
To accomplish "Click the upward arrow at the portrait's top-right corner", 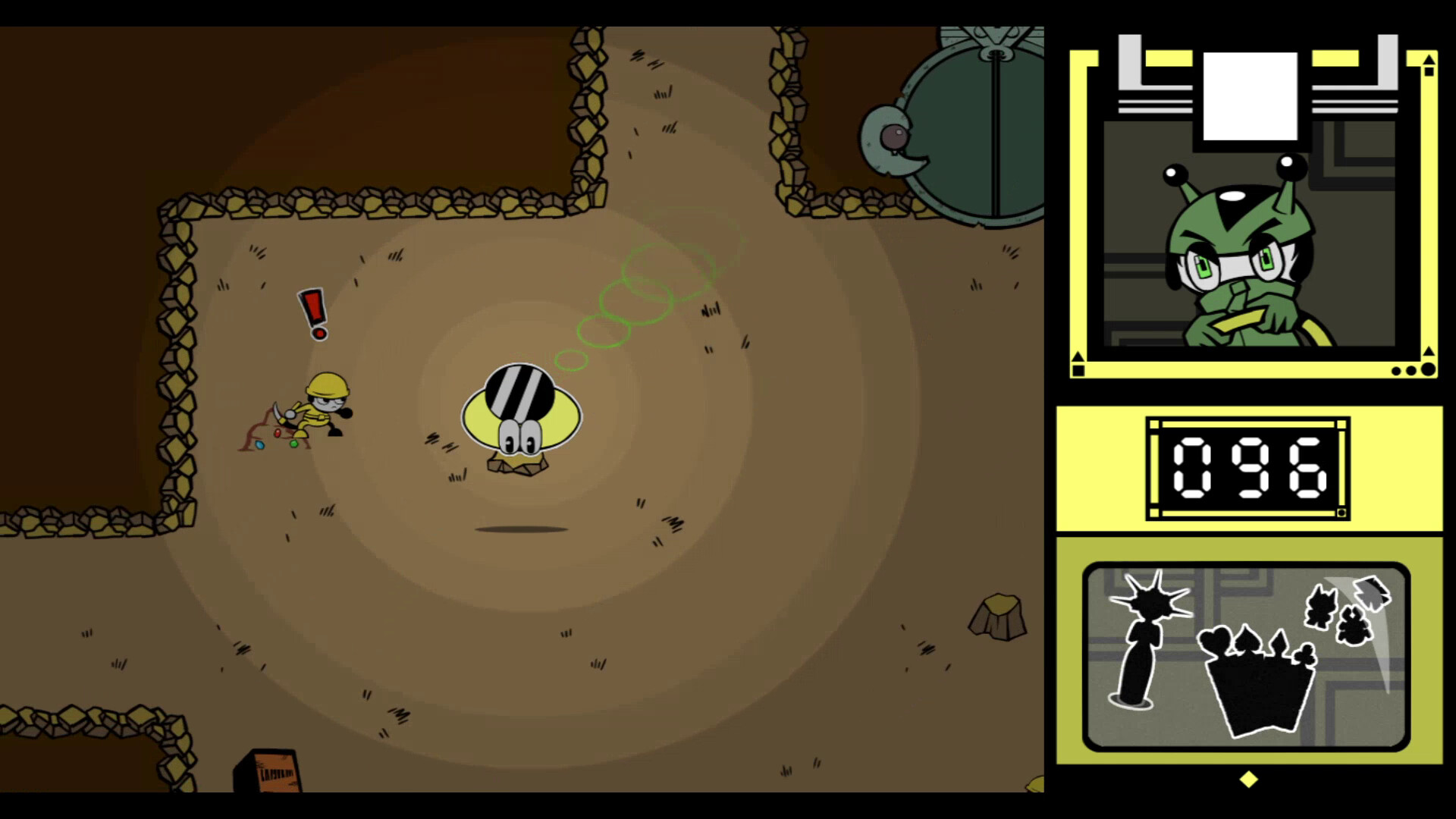I will coord(1429,58).
